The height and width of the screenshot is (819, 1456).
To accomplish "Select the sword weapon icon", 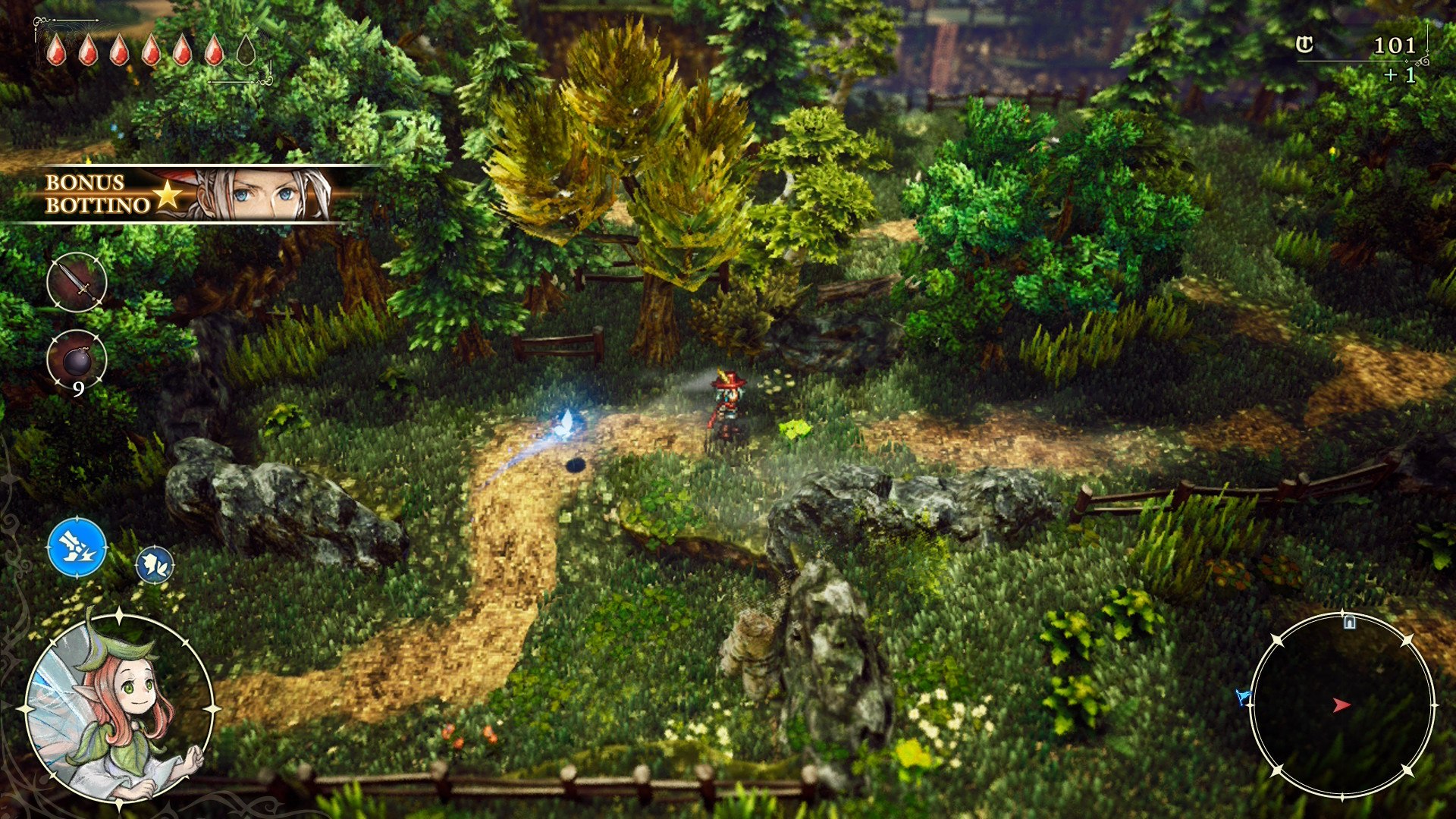I will point(77,283).
